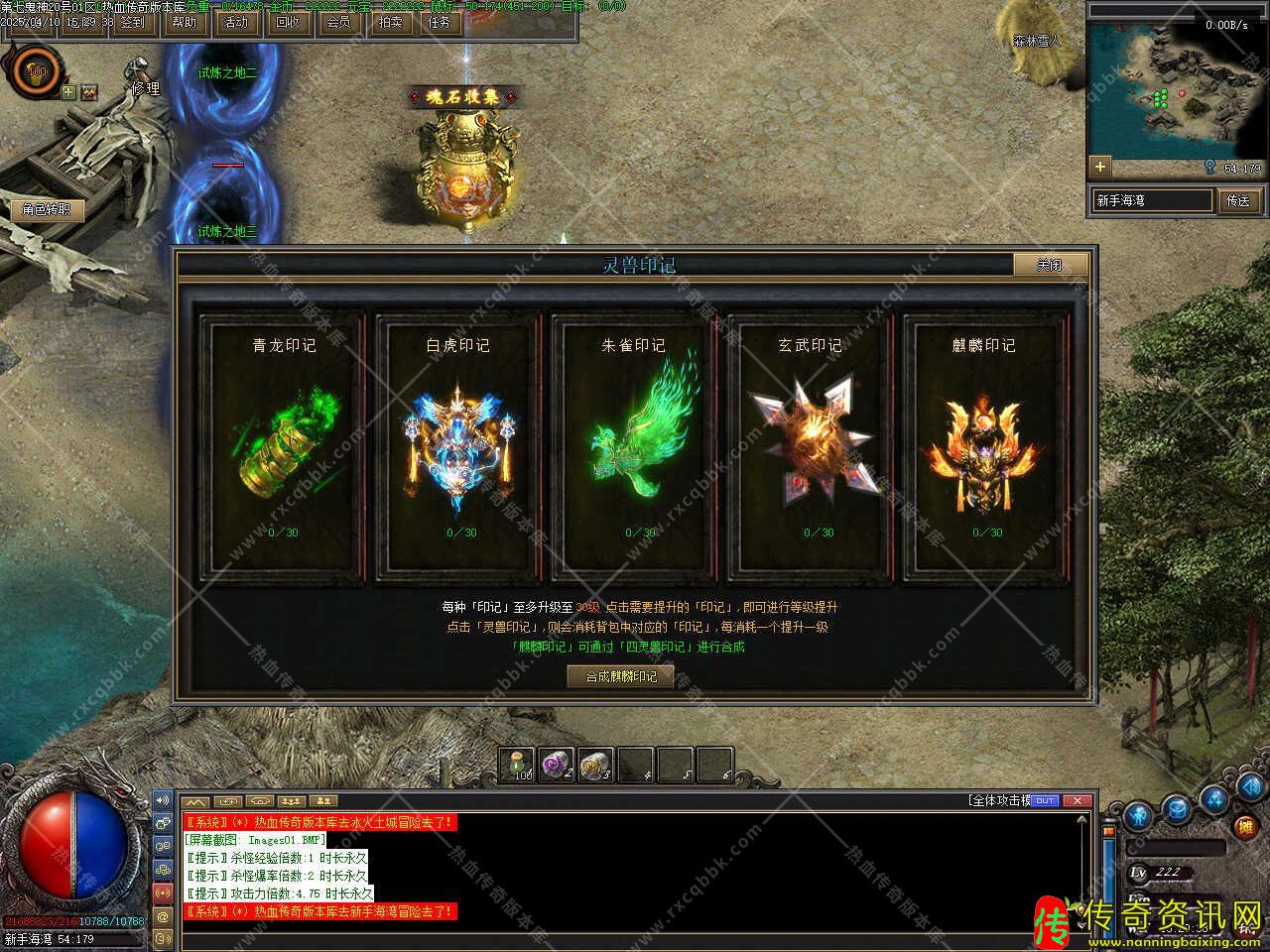Use the green potion in hotbar slot one

tap(518, 765)
